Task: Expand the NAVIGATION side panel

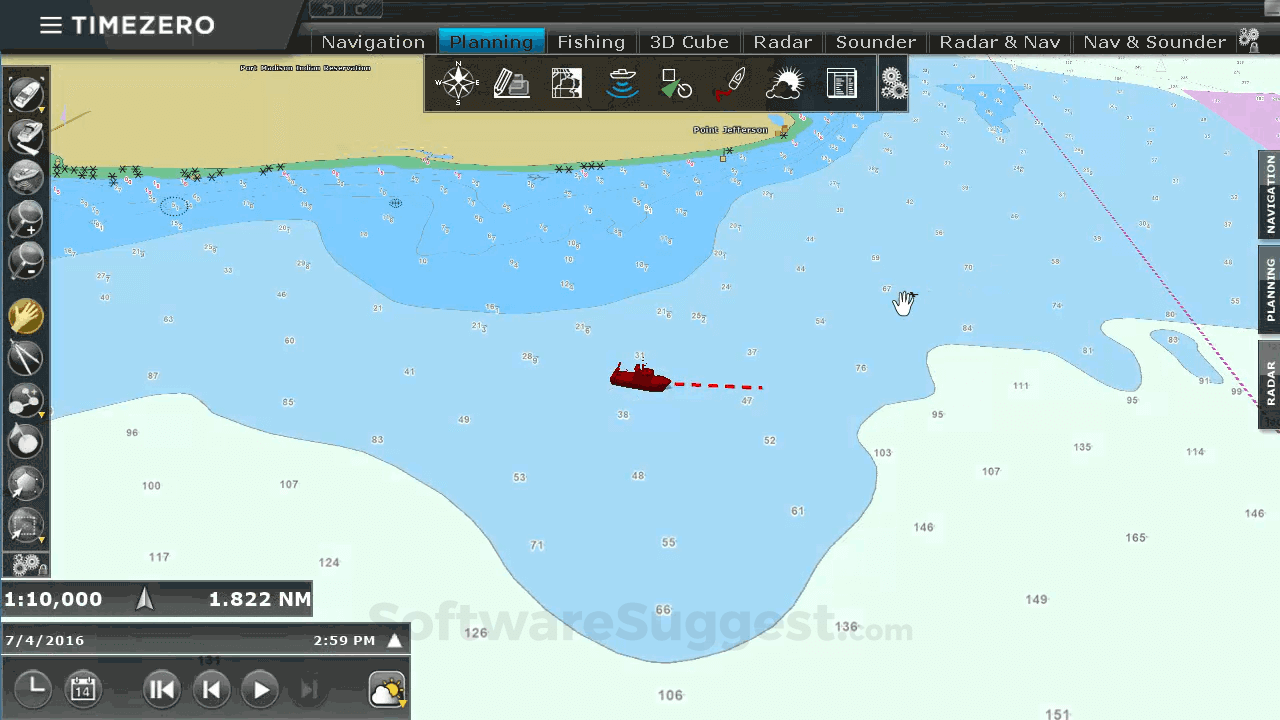Action: pos(1270,195)
